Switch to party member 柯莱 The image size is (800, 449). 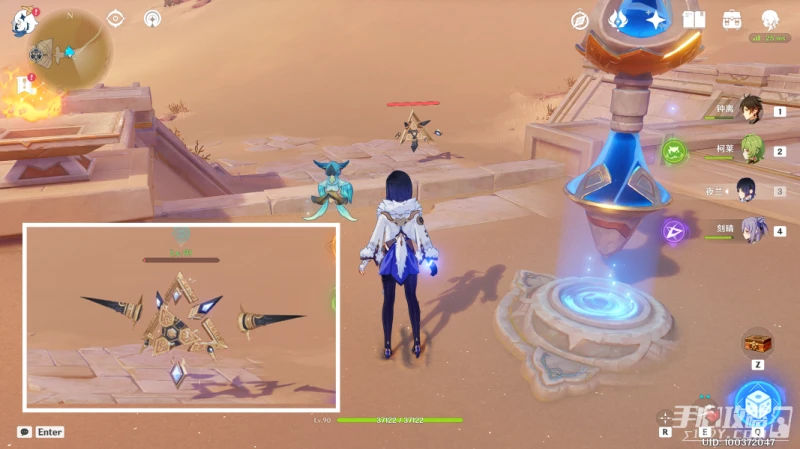(750, 150)
